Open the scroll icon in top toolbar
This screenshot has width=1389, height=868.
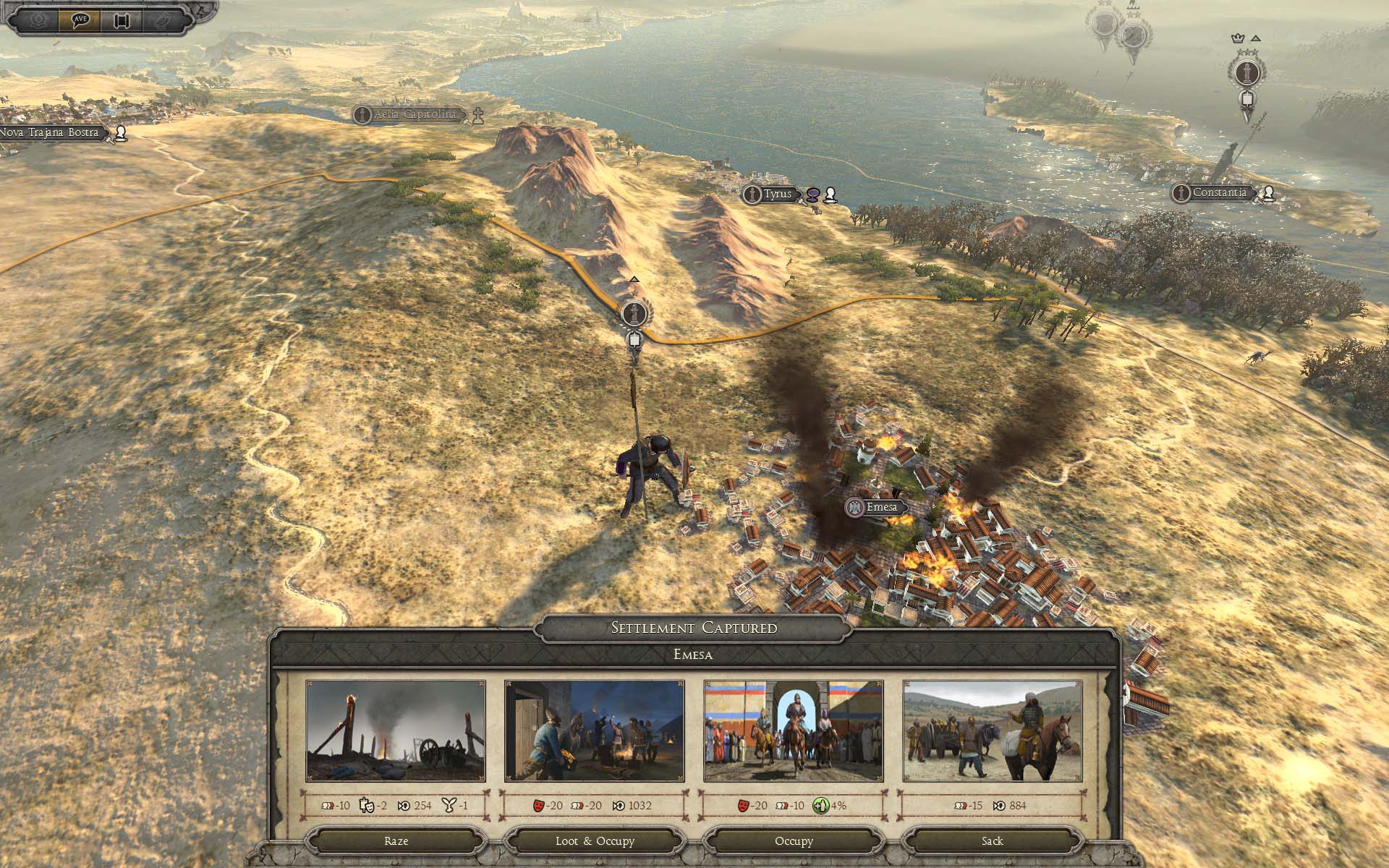pyautogui.click(x=121, y=20)
